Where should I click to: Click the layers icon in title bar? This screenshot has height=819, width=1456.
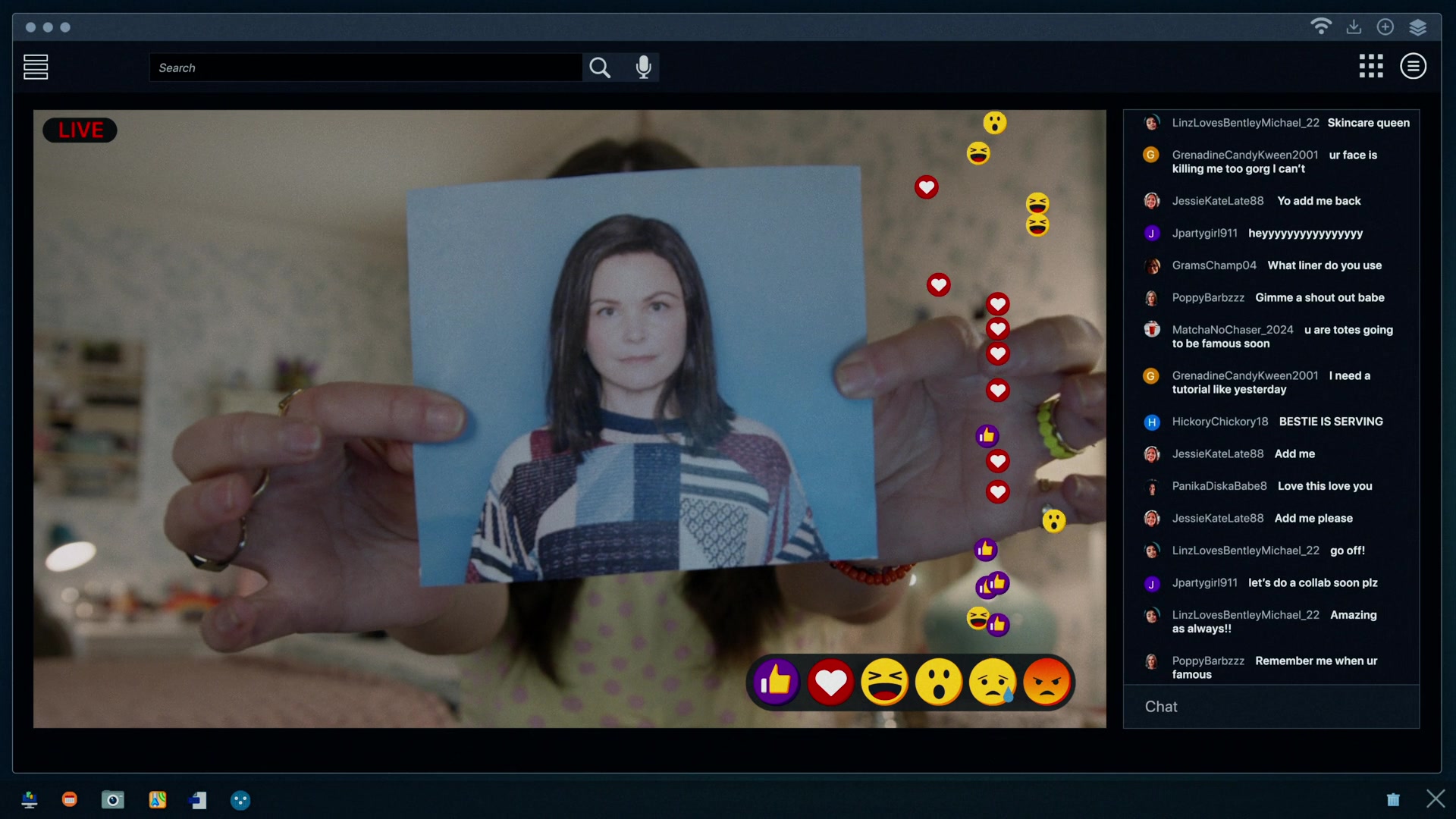tap(1418, 27)
